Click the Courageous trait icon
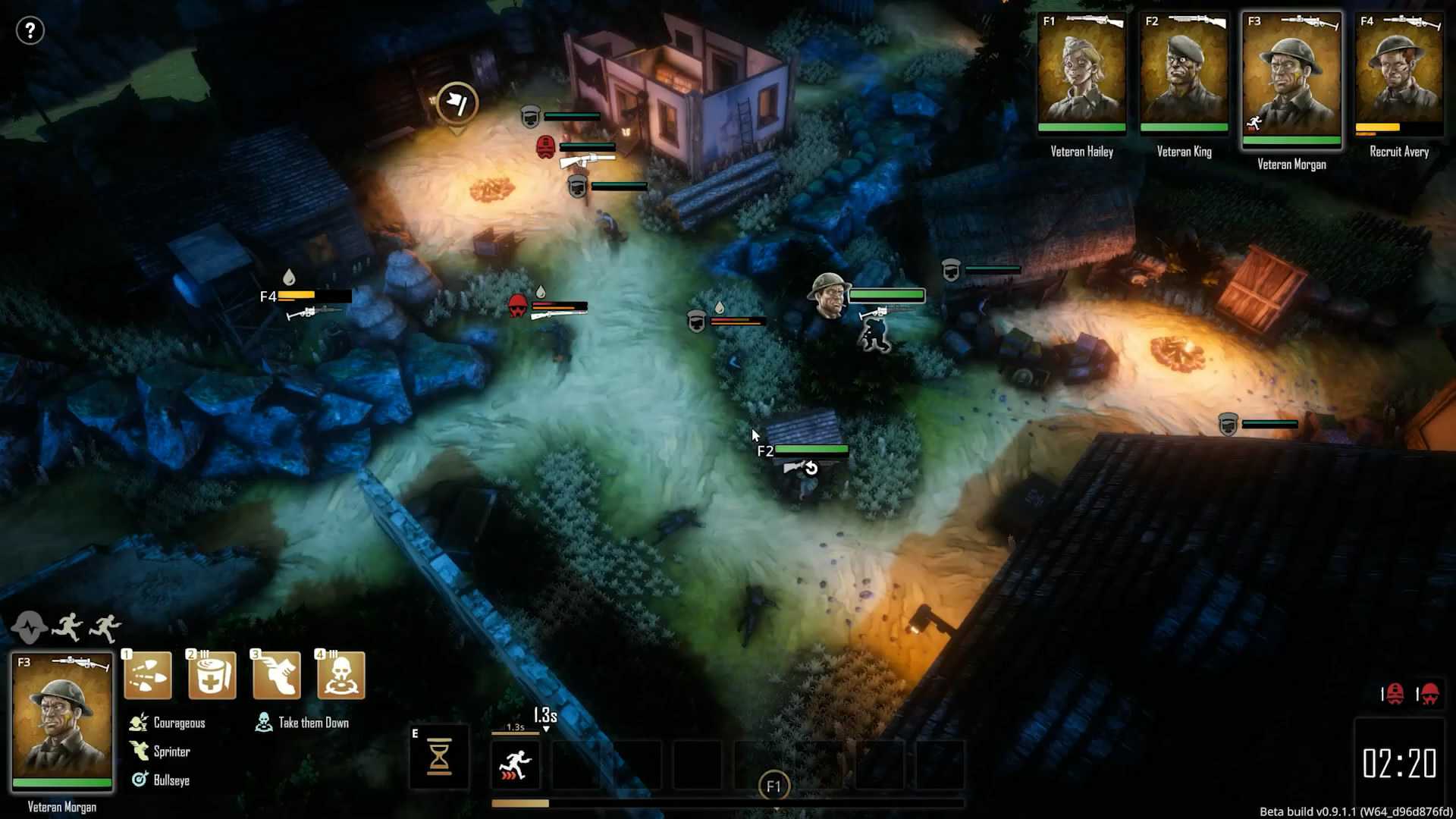The width and height of the screenshot is (1456, 819). tap(139, 723)
